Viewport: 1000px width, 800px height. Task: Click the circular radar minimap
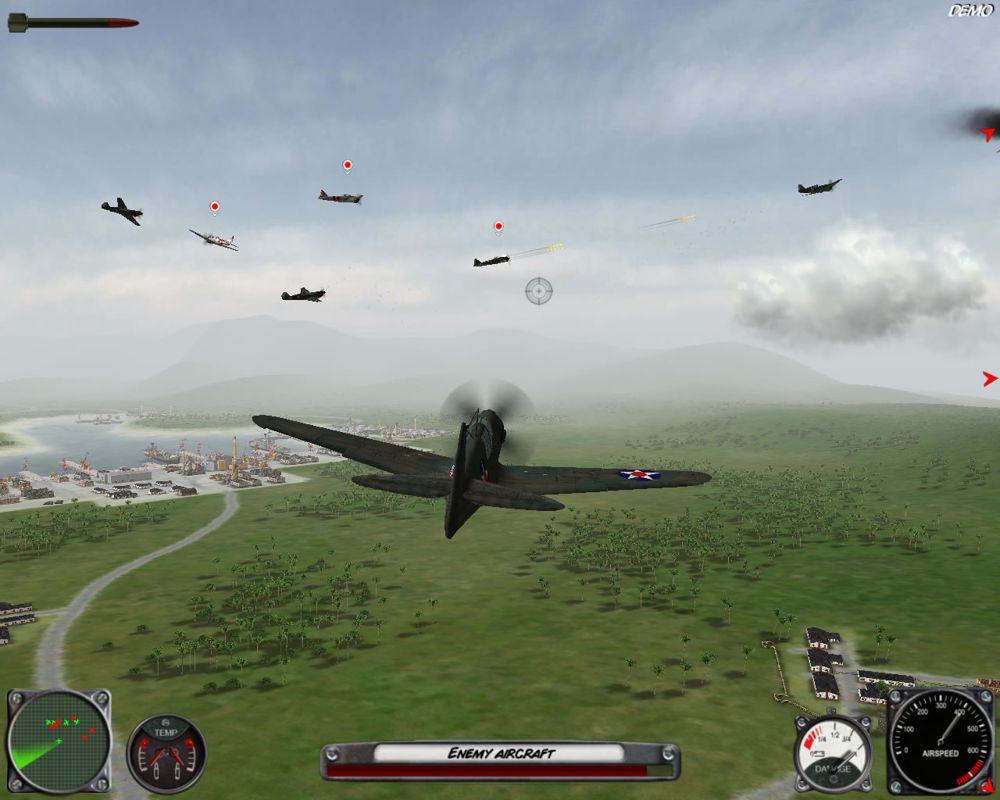[x=58, y=741]
